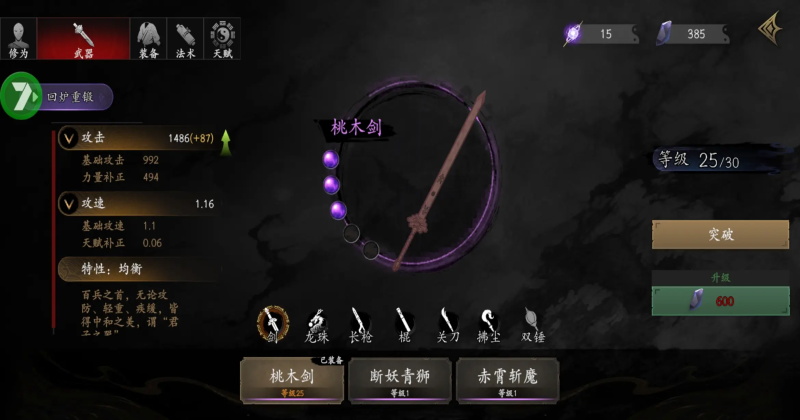This screenshot has width=800, height=420.
Task: Choose the 关刀 glaive category
Action: pyautogui.click(x=447, y=323)
